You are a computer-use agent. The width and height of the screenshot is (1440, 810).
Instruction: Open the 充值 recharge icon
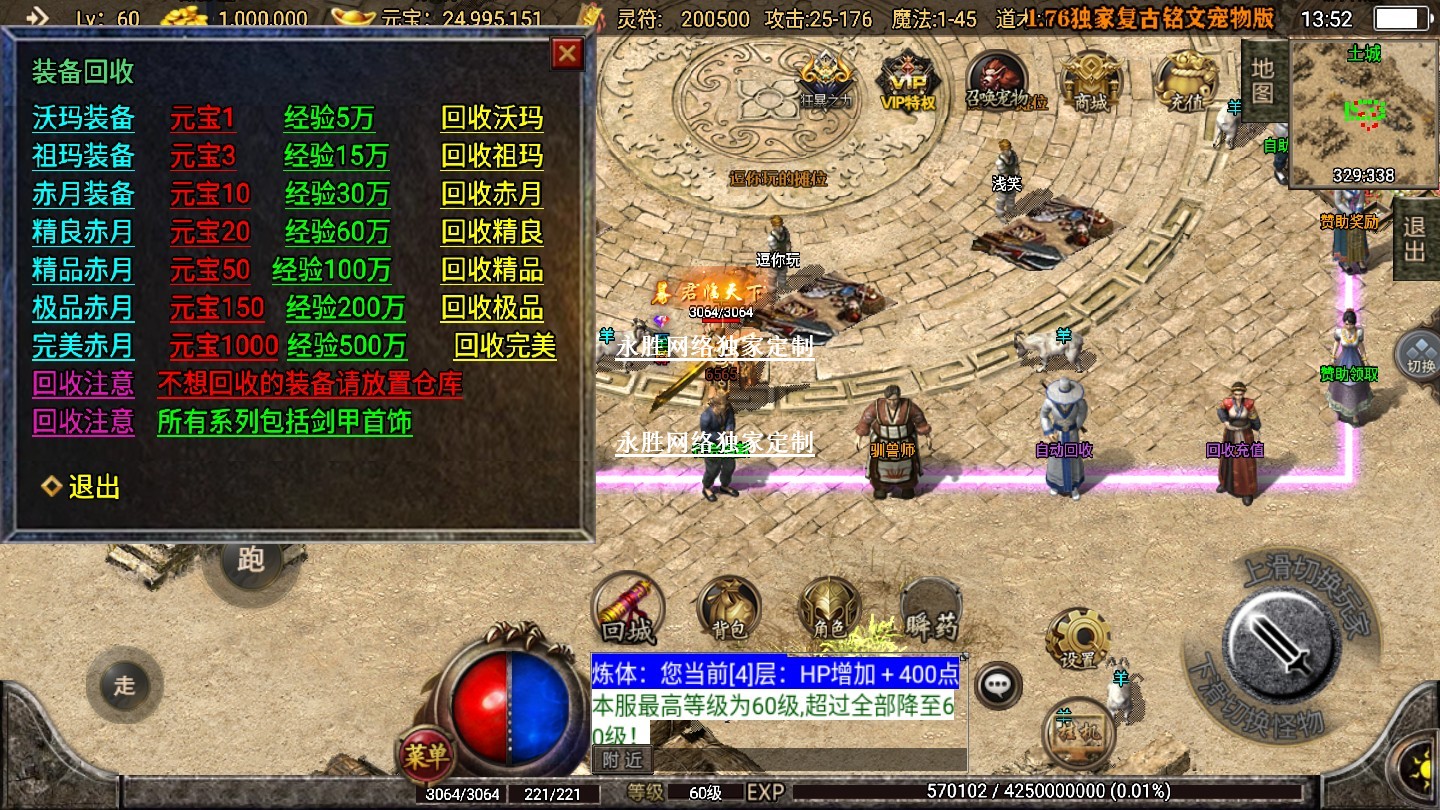point(1184,81)
